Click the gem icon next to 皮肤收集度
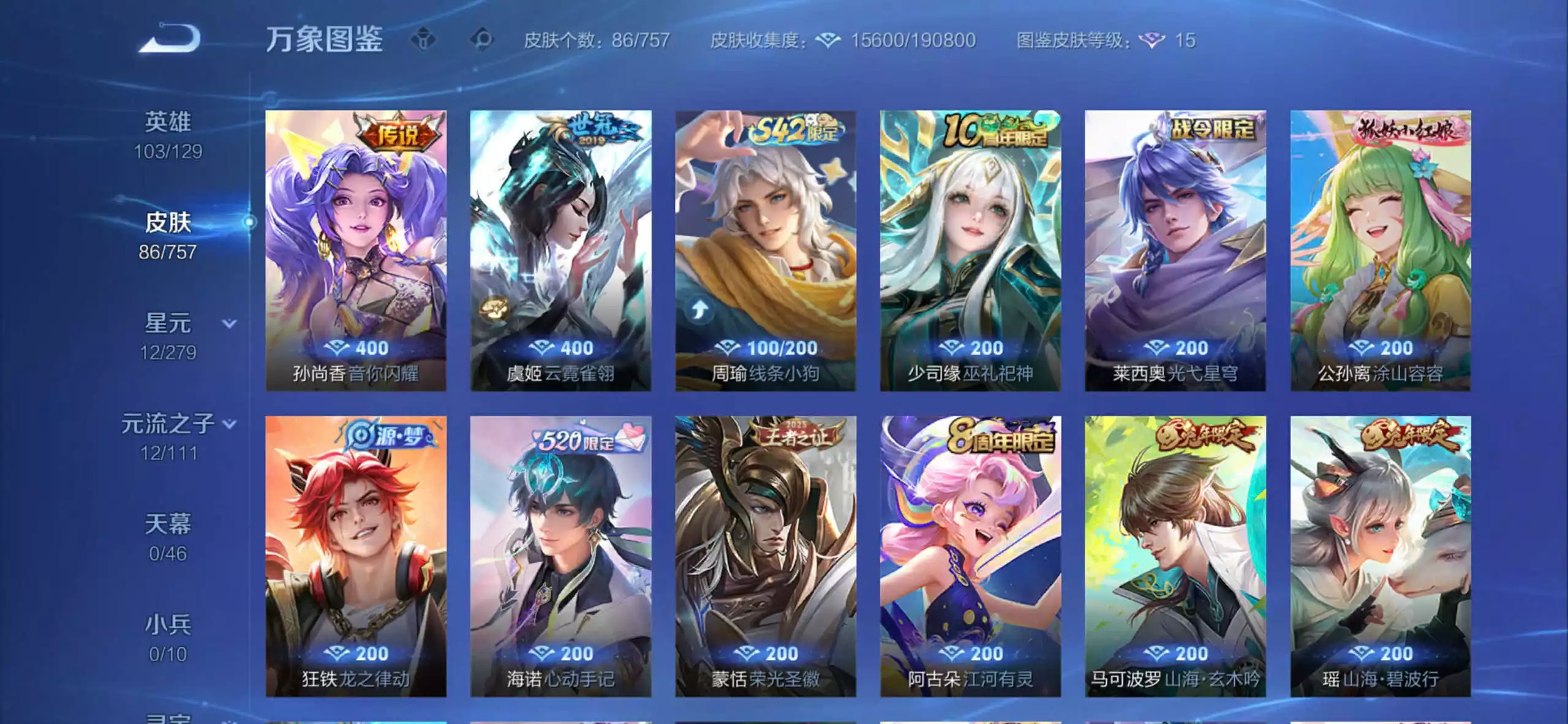The image size is (1568, 724). coord(827,42)
